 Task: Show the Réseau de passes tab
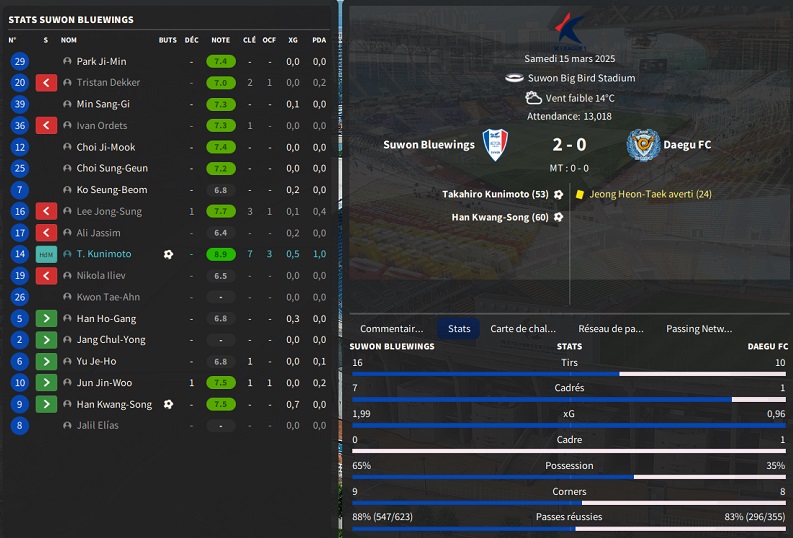(611, 328)
